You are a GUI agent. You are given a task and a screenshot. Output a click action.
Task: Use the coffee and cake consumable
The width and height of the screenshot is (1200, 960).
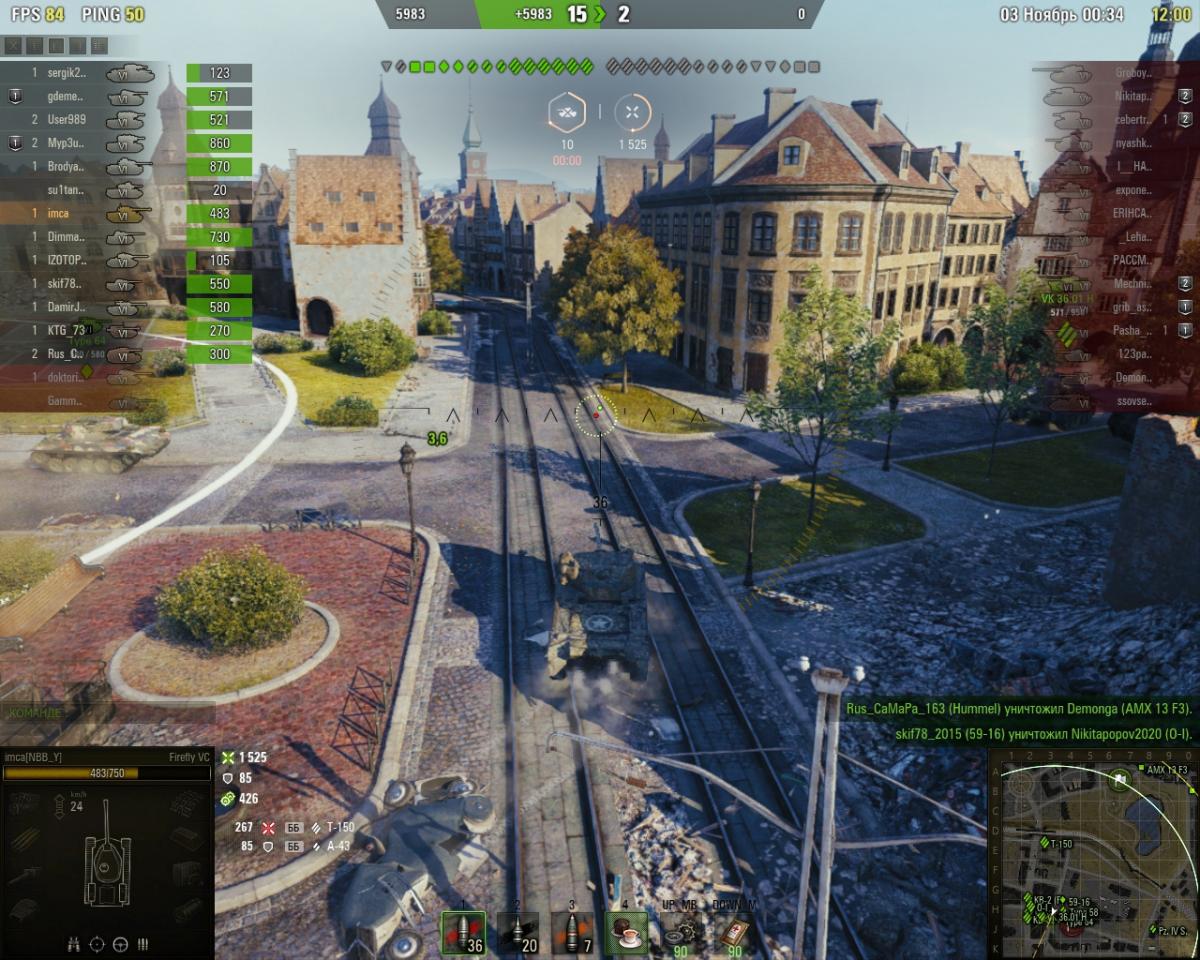coord(627,932)
